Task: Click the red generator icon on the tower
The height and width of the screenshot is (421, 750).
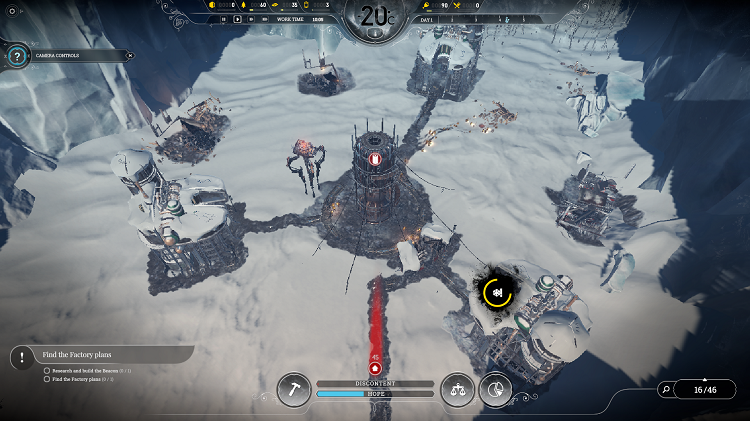Action: pos(374,158)
